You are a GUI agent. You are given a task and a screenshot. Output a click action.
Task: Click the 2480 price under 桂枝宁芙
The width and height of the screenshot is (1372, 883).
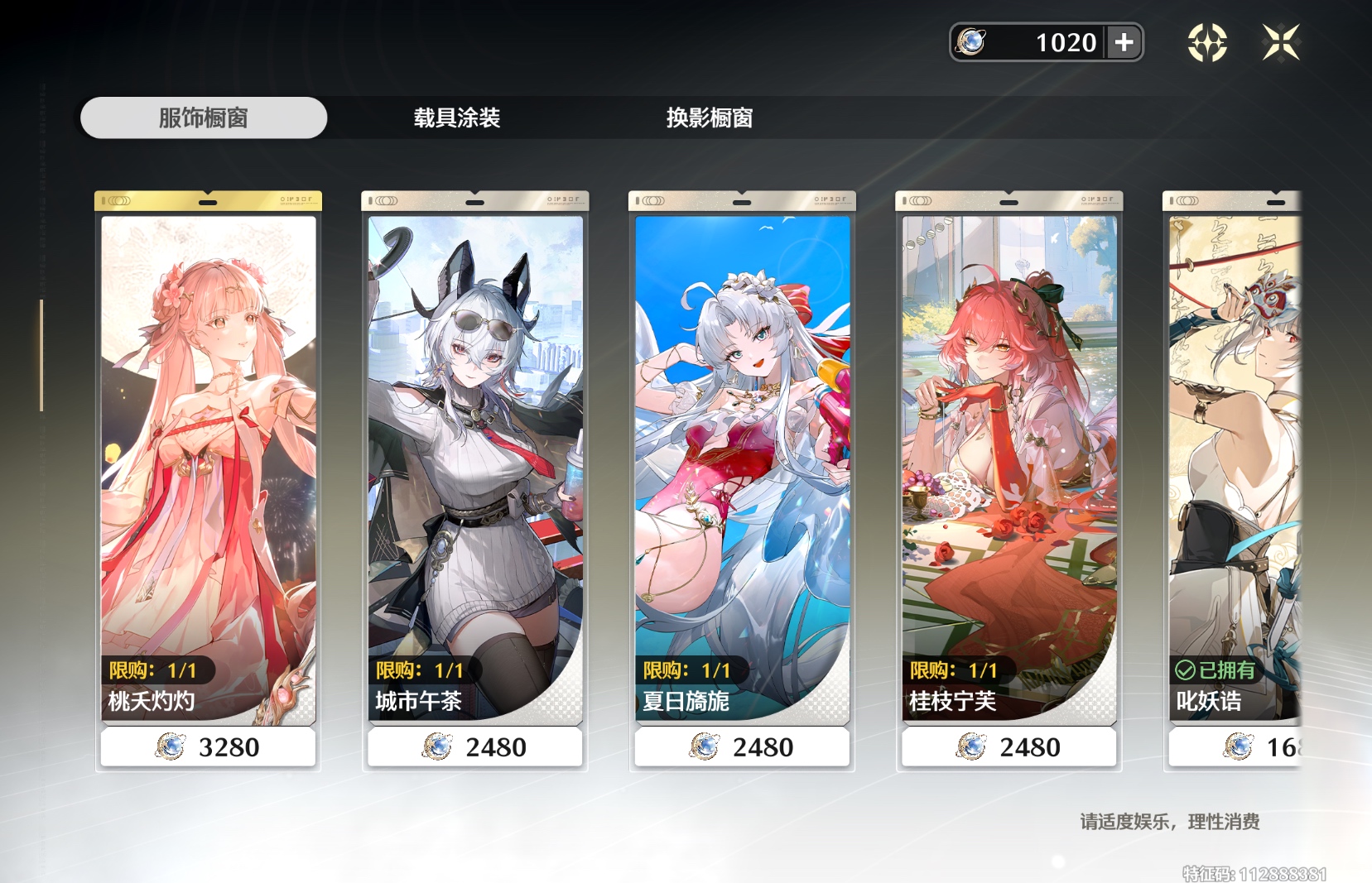1009,747
